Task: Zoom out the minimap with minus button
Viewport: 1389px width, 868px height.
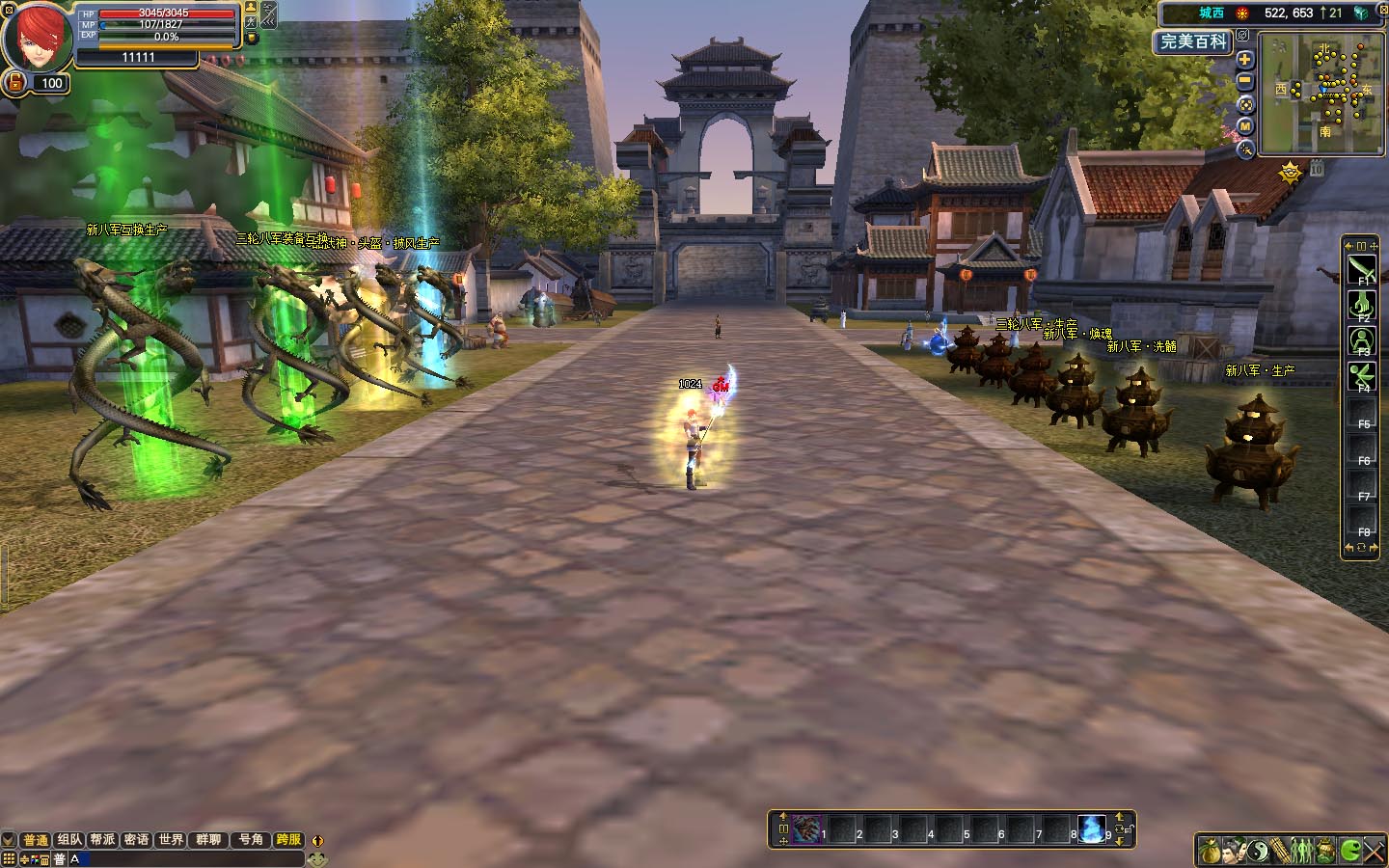Action: (x=1245, y=82)
